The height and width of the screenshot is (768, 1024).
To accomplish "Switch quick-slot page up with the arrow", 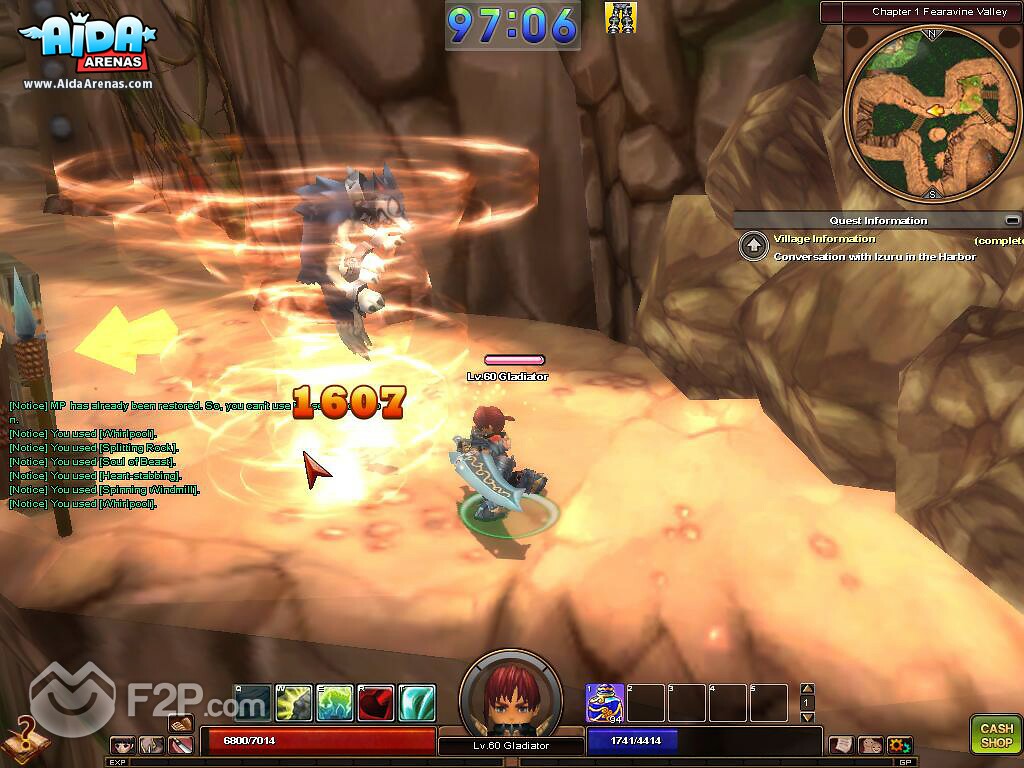I will 808,689.
